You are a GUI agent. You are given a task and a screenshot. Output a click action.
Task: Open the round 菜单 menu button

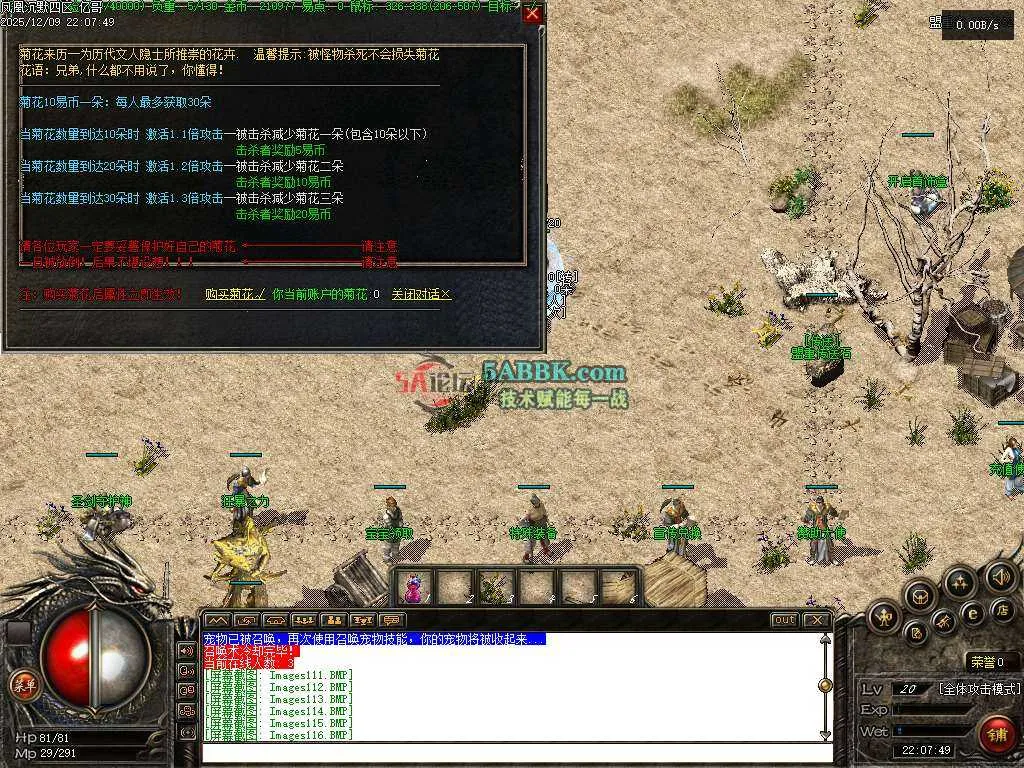click(x=21, y=685)
